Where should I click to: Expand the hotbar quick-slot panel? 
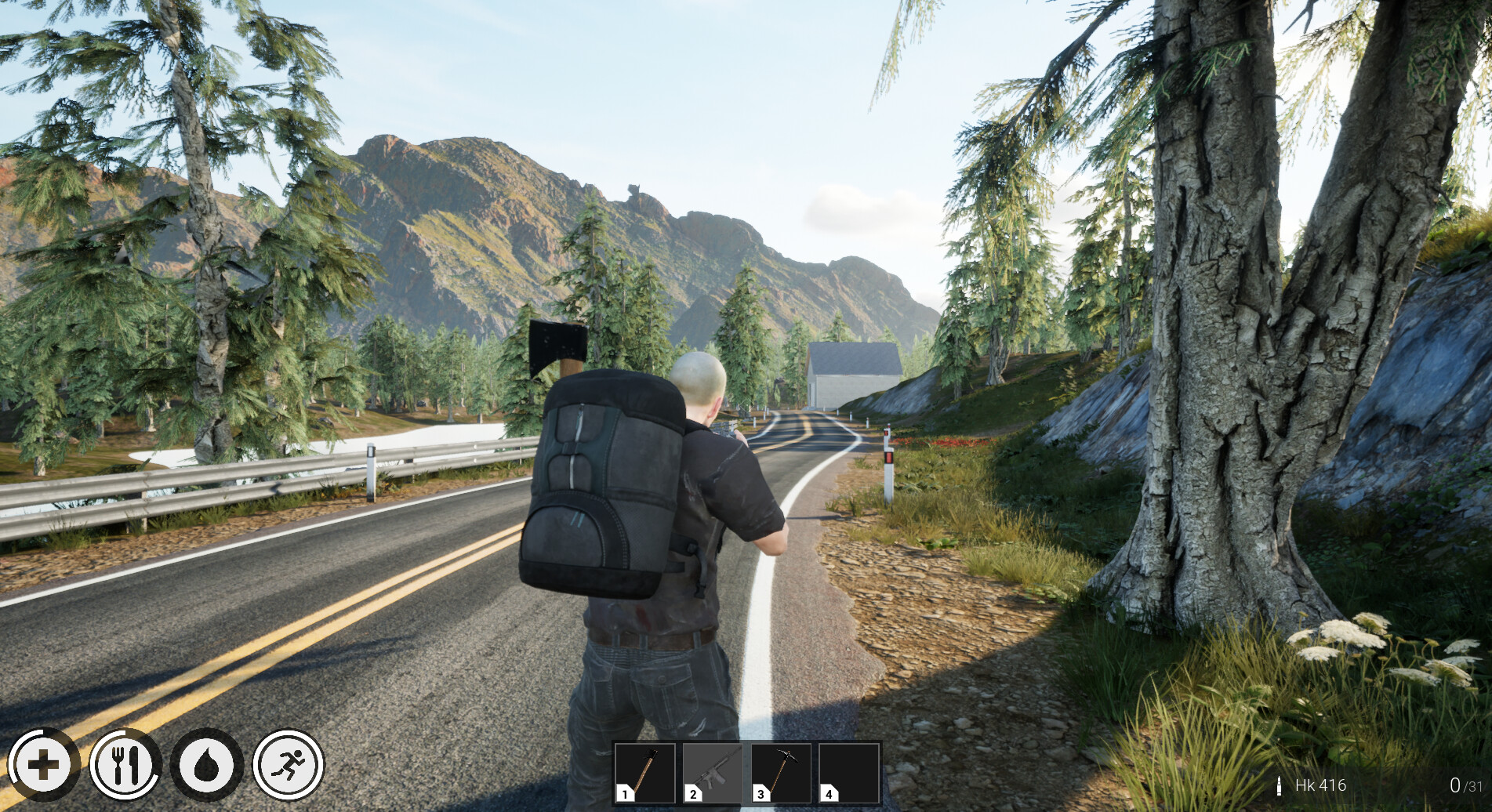(x=747, y=772)
